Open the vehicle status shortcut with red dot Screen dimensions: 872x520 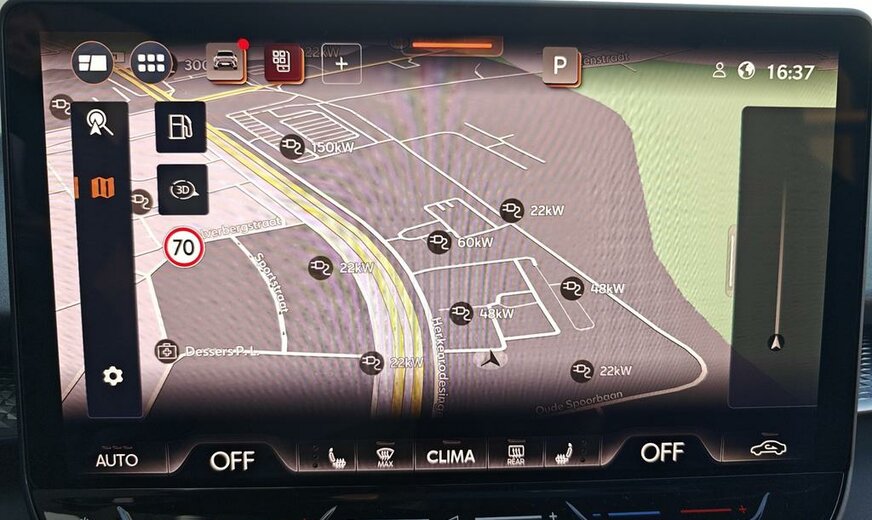pos(225,61)
